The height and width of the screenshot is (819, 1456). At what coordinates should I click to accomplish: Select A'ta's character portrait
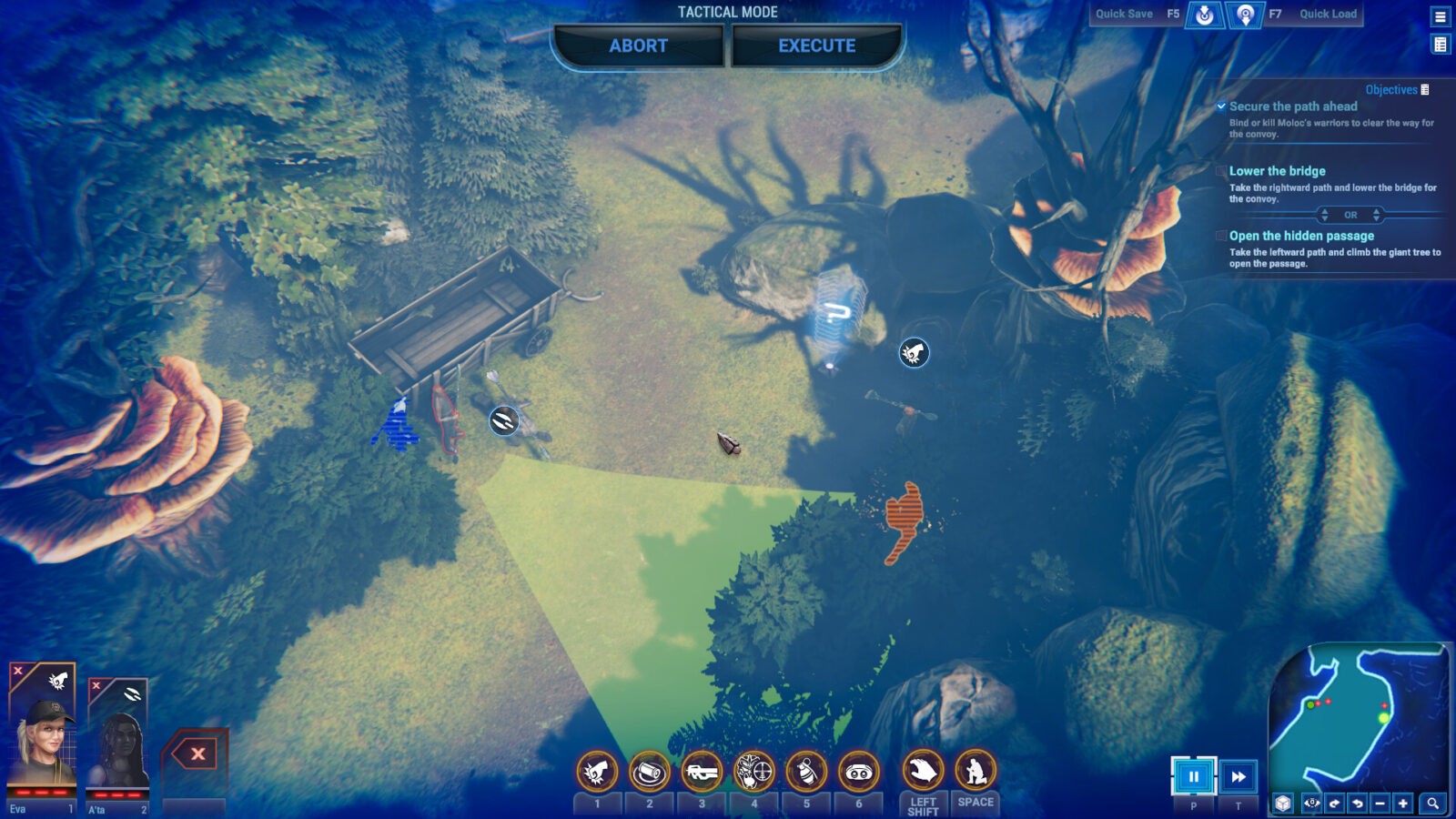pos(118,746)
